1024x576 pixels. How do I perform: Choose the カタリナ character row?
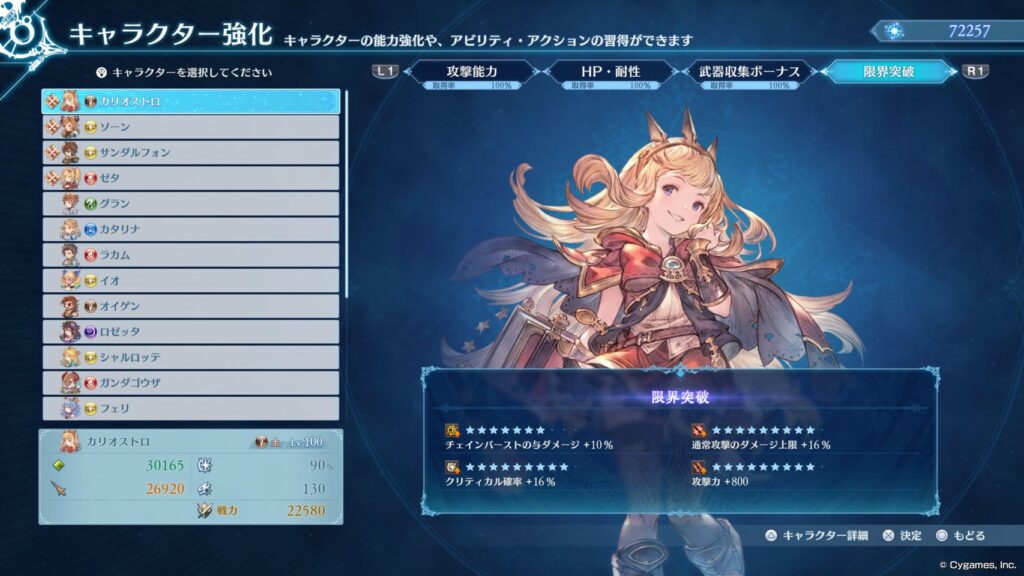pos(190,229)
